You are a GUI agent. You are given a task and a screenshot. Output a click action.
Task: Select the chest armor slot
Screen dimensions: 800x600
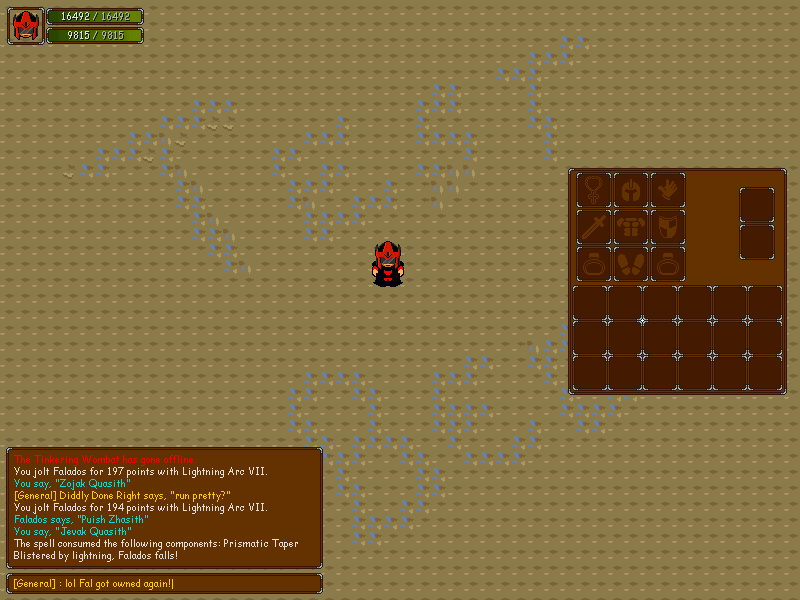coord(631,226)
